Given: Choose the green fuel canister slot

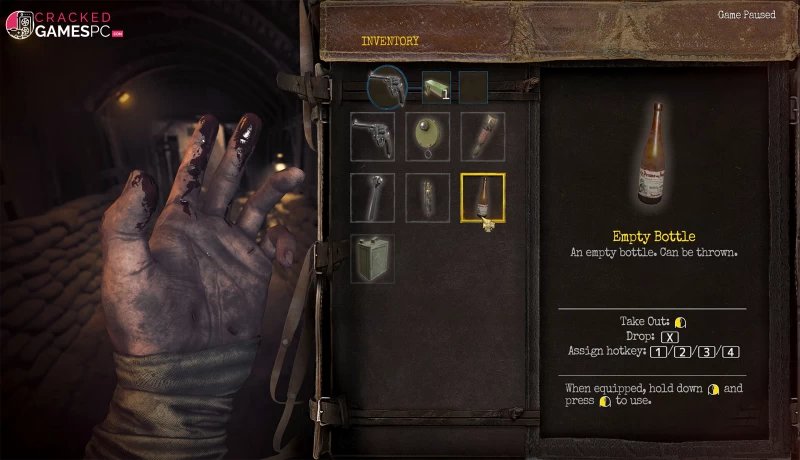Looking at the screenshot, I should [372, 258].
